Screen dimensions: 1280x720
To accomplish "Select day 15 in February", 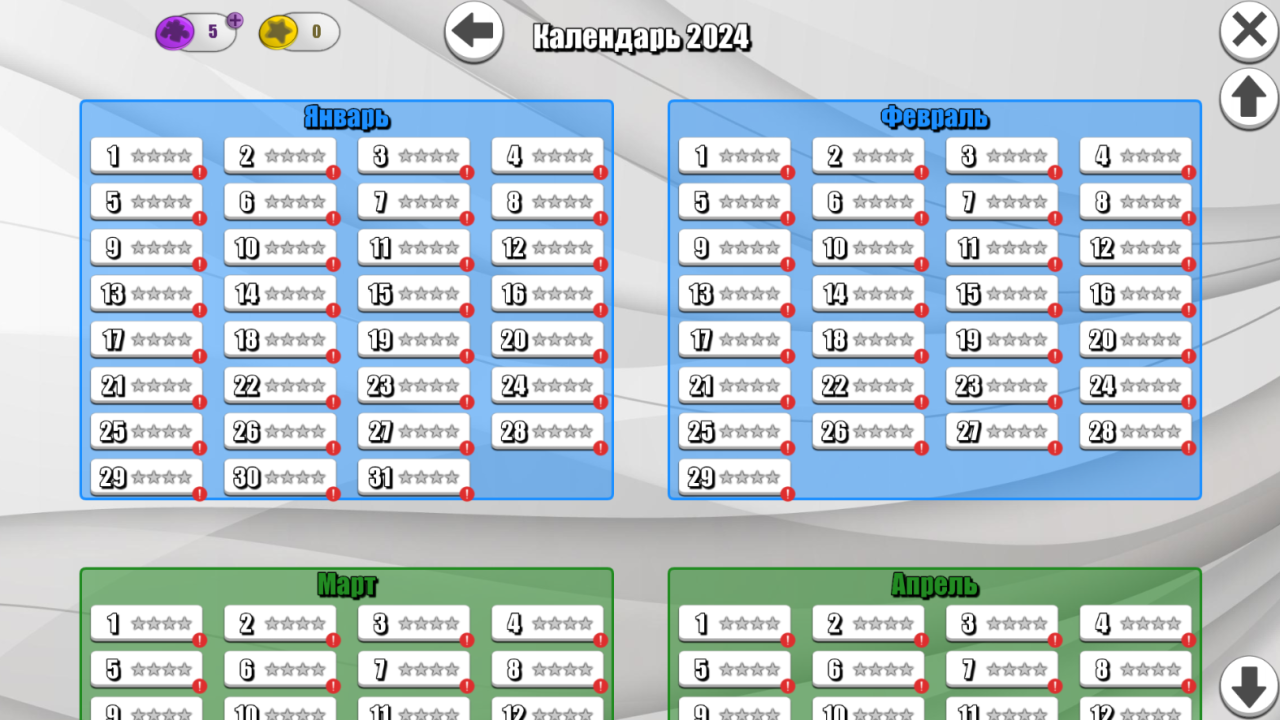I will (x=1001, y=293).
